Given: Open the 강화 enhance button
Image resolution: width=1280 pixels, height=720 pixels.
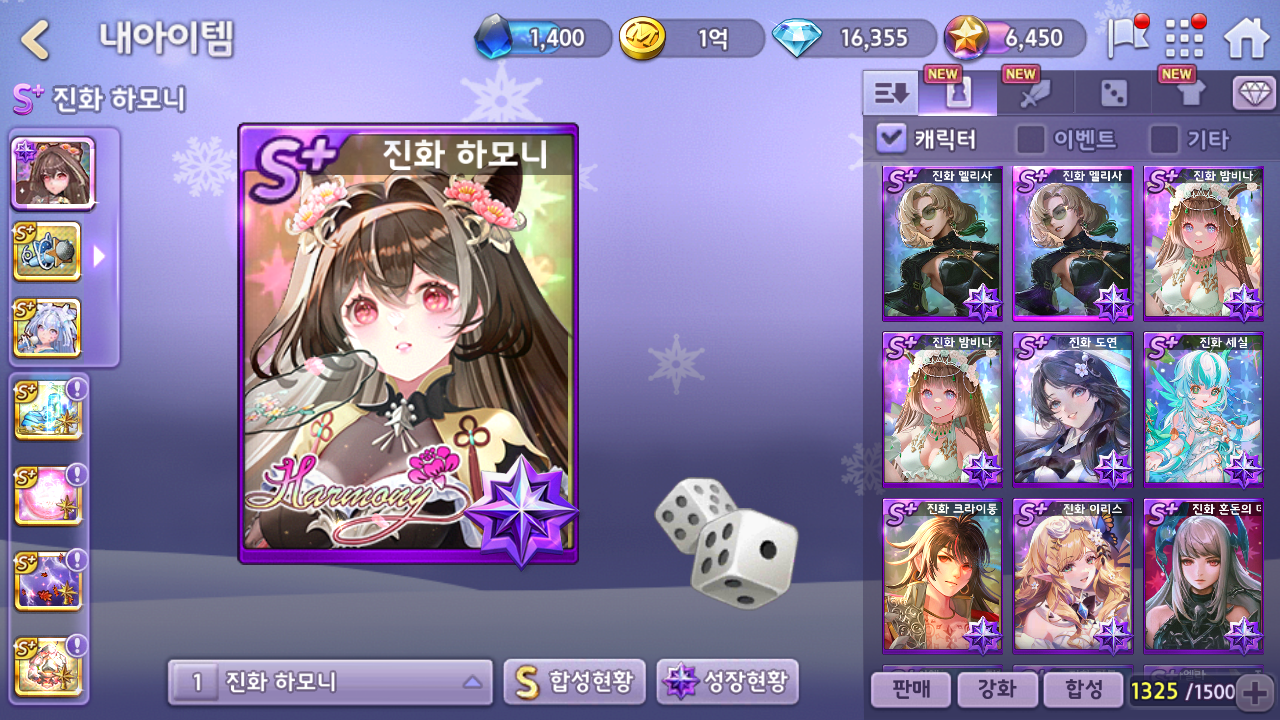Looking at the screenshot, I should click(996, 689).
